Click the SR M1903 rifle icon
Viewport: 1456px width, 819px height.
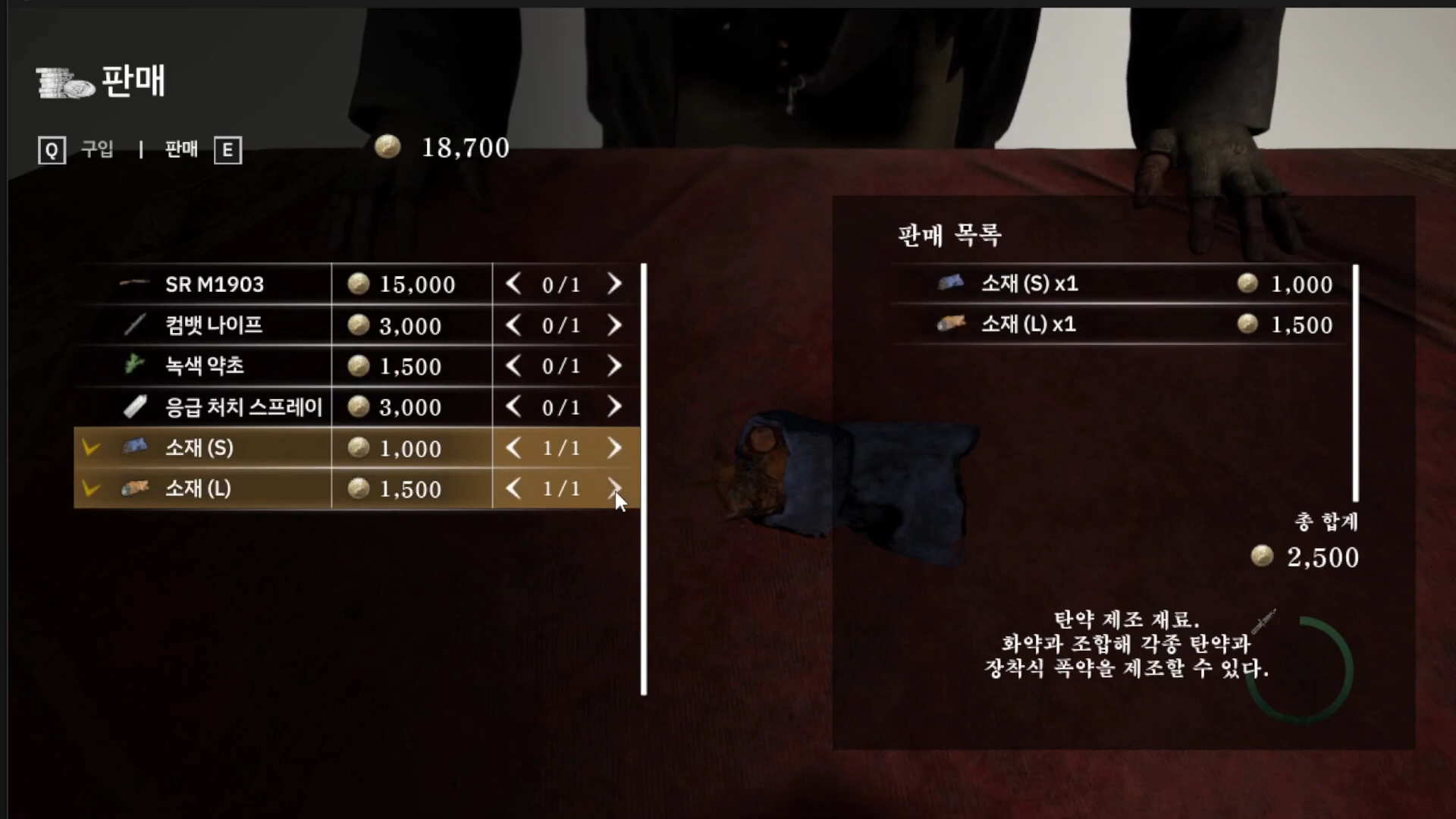135,284
